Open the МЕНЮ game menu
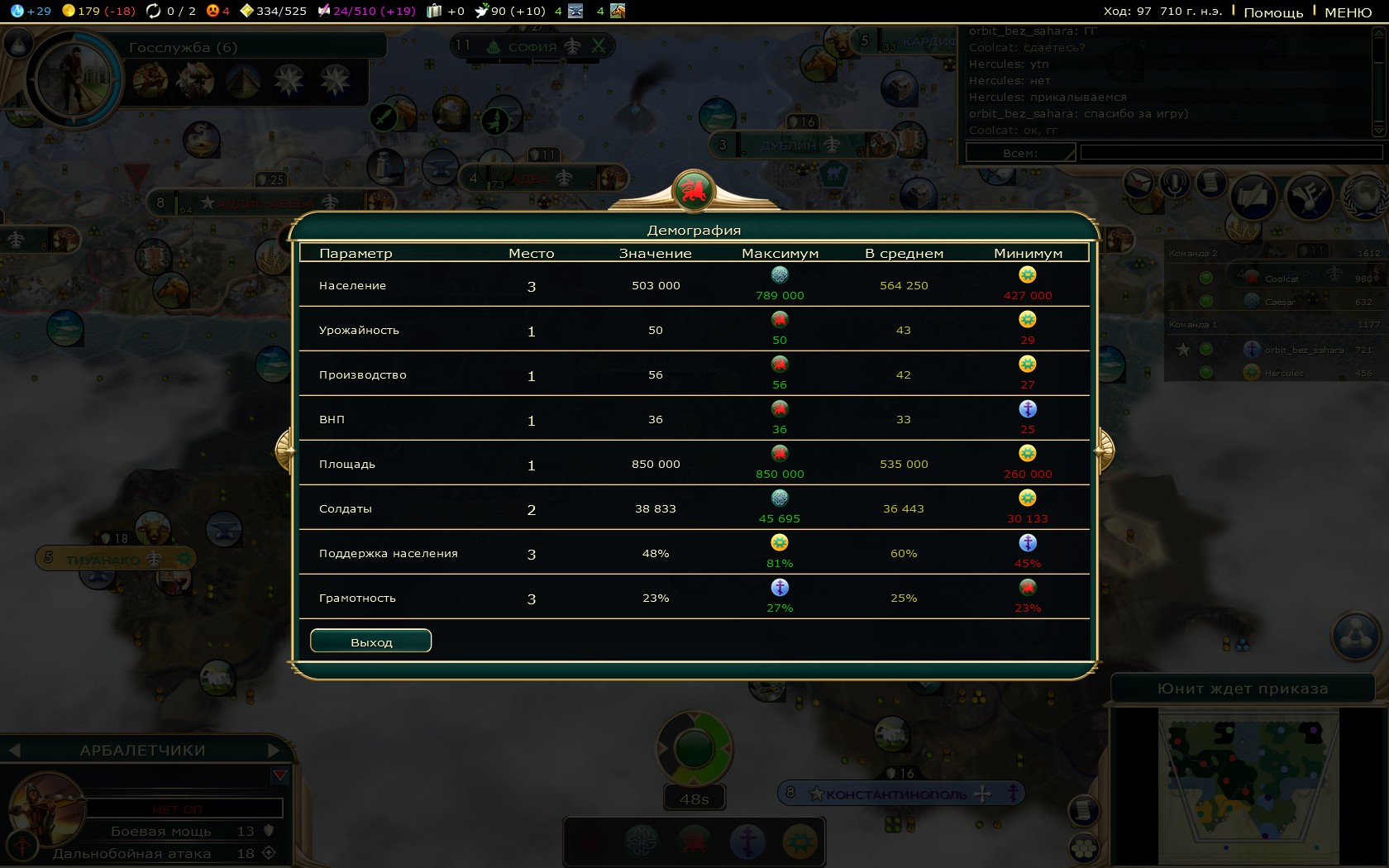Screen dimensions: 1389x868 point(1348,12)
